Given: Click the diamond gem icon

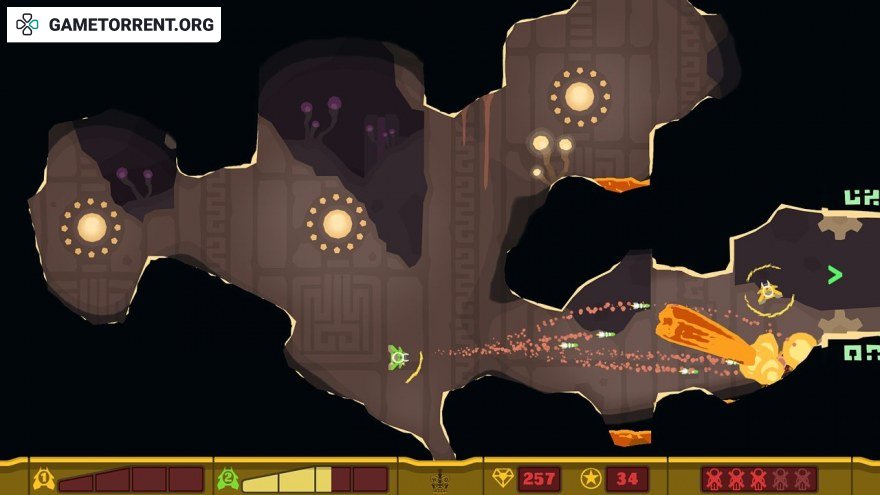Looking at the screenshot, I should pos(503,479).
